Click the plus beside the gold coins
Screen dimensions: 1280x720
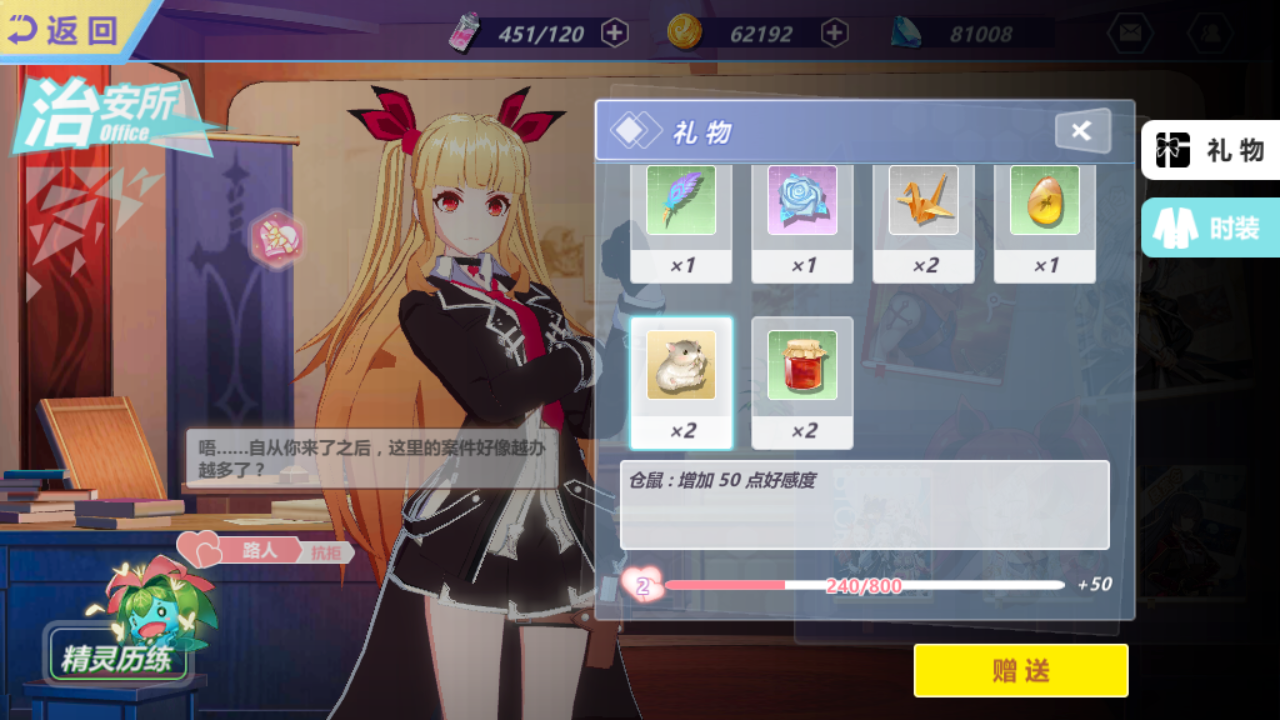point(835,32)
